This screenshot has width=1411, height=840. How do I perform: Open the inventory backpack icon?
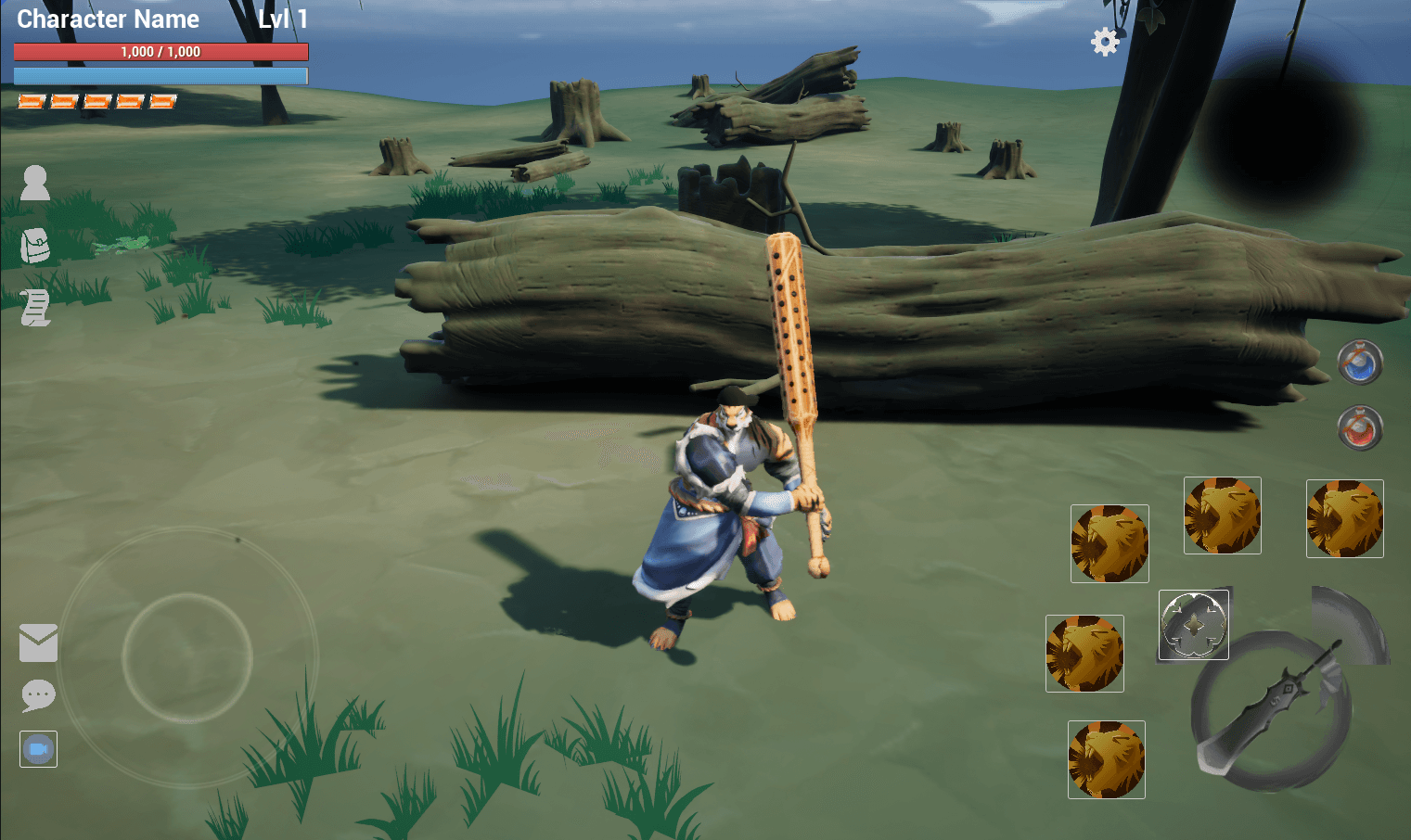35,246
